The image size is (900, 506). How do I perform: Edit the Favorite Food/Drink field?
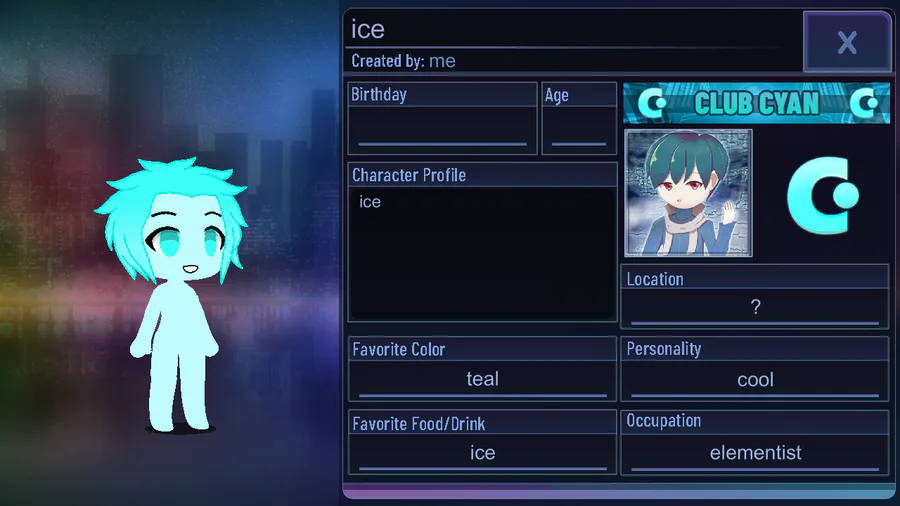[x=482, y=453]
